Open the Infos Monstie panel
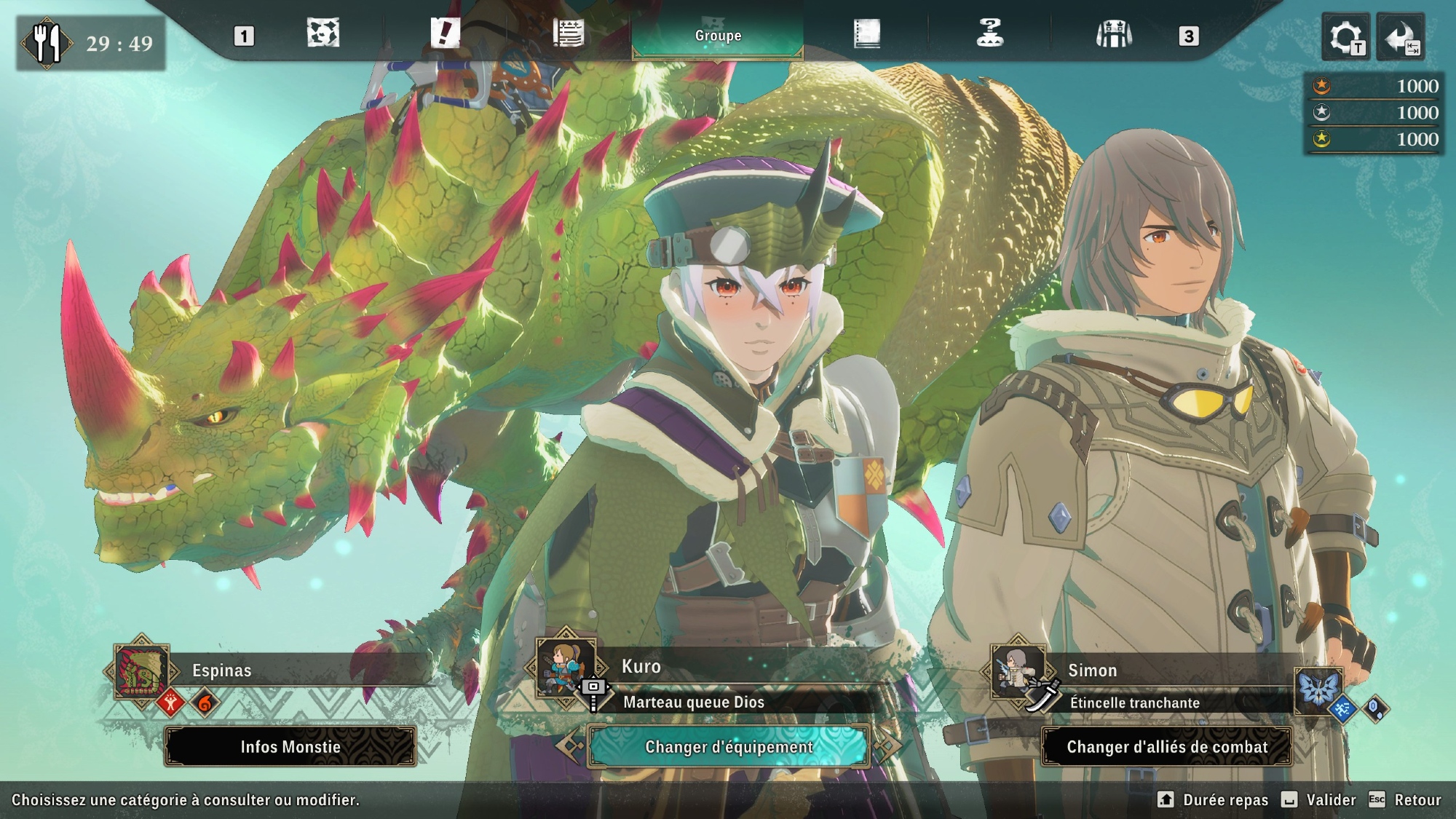The image size is (1456, 819). pos(290,747)
